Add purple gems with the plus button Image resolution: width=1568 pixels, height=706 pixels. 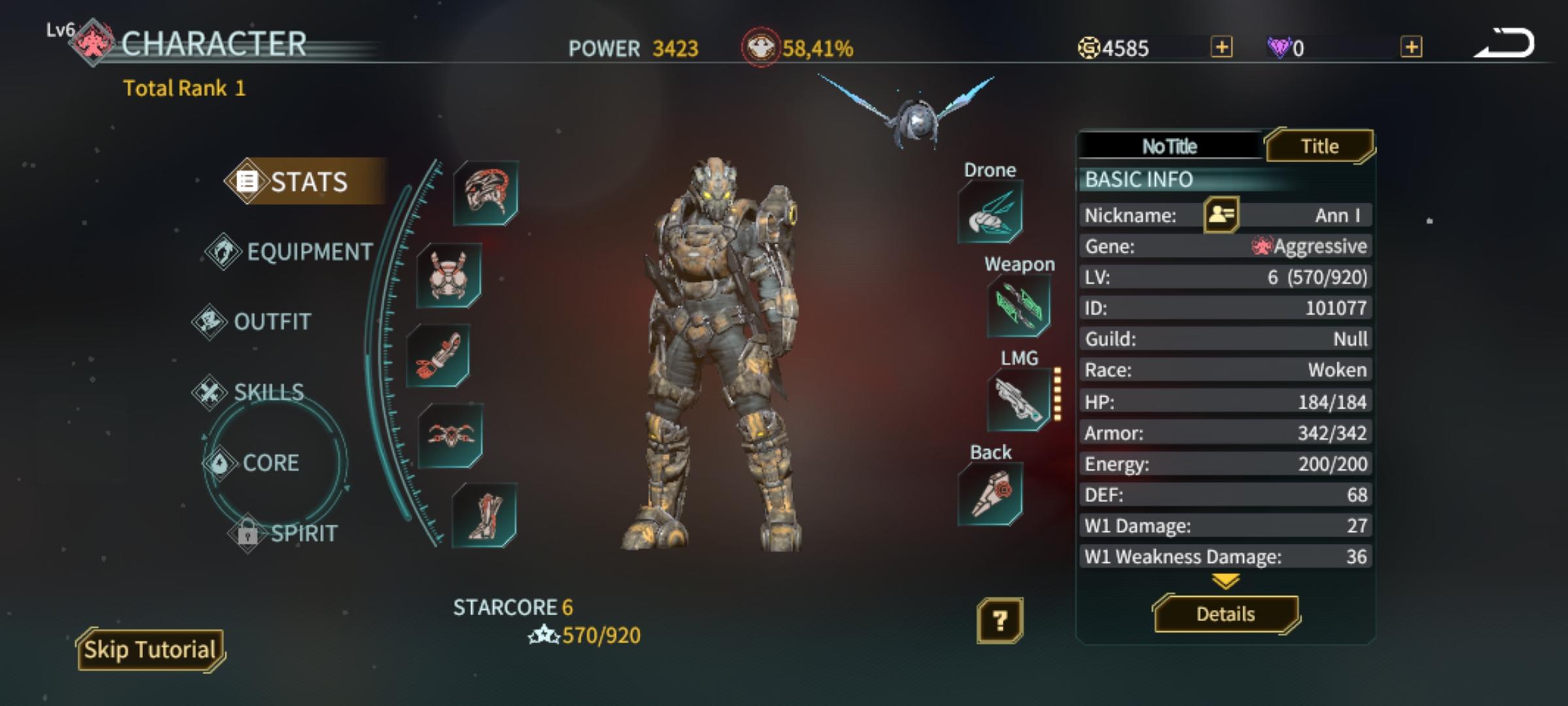coord(1411,48)
